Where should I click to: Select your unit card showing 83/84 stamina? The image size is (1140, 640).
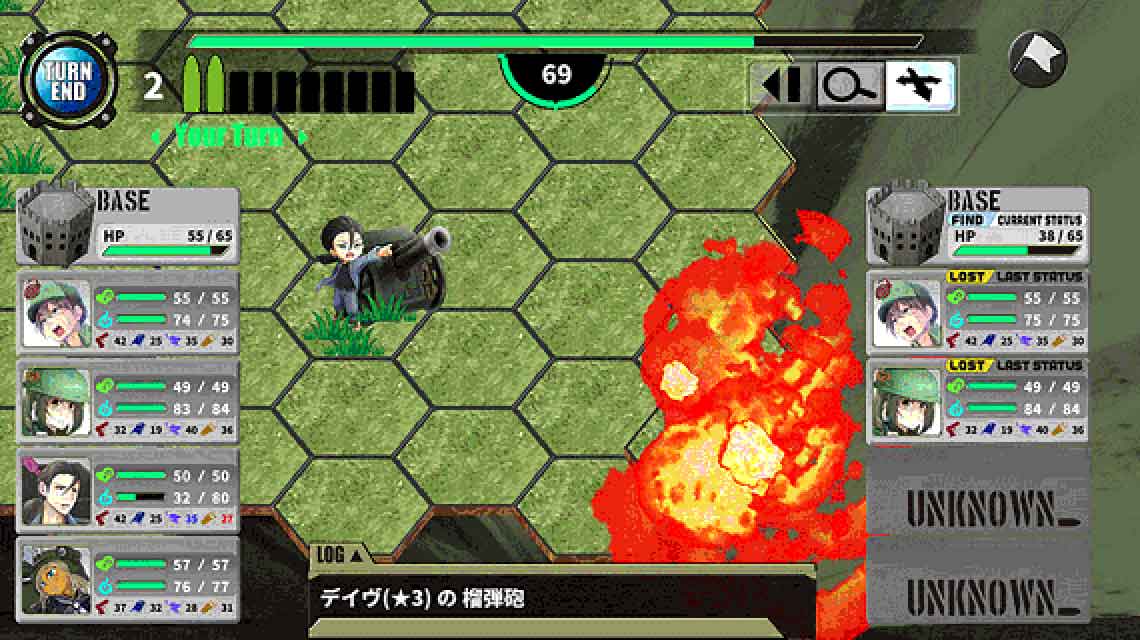click(128, 403)
